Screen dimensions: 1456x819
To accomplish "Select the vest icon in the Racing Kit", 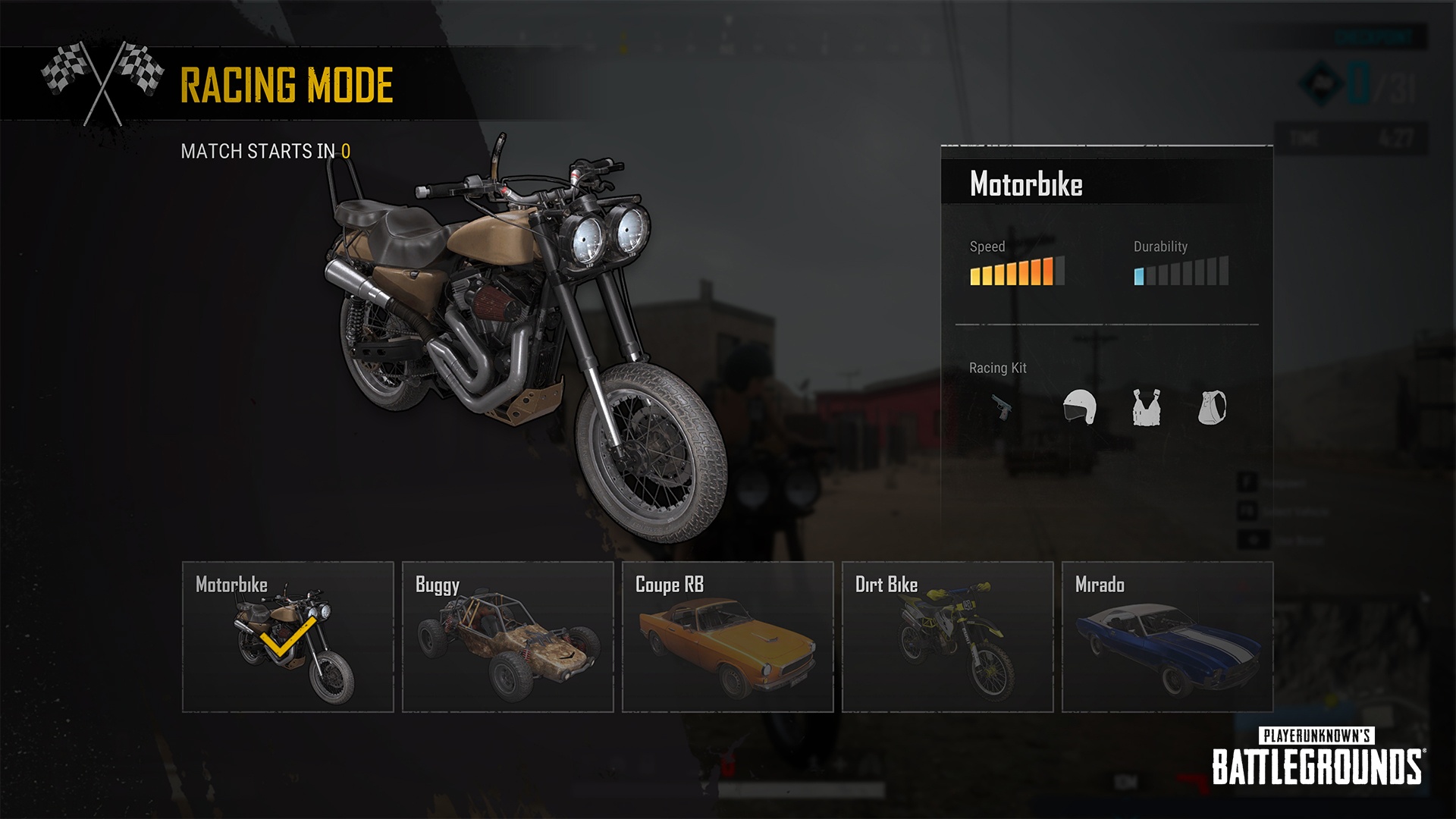I will pos(1147,406).
